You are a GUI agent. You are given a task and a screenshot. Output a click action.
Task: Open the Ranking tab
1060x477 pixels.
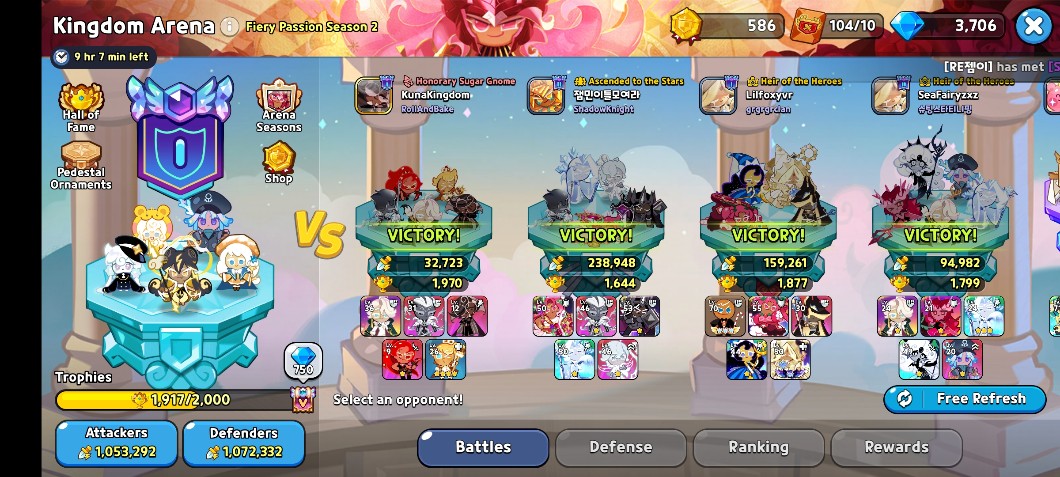(x=758, y=448)
